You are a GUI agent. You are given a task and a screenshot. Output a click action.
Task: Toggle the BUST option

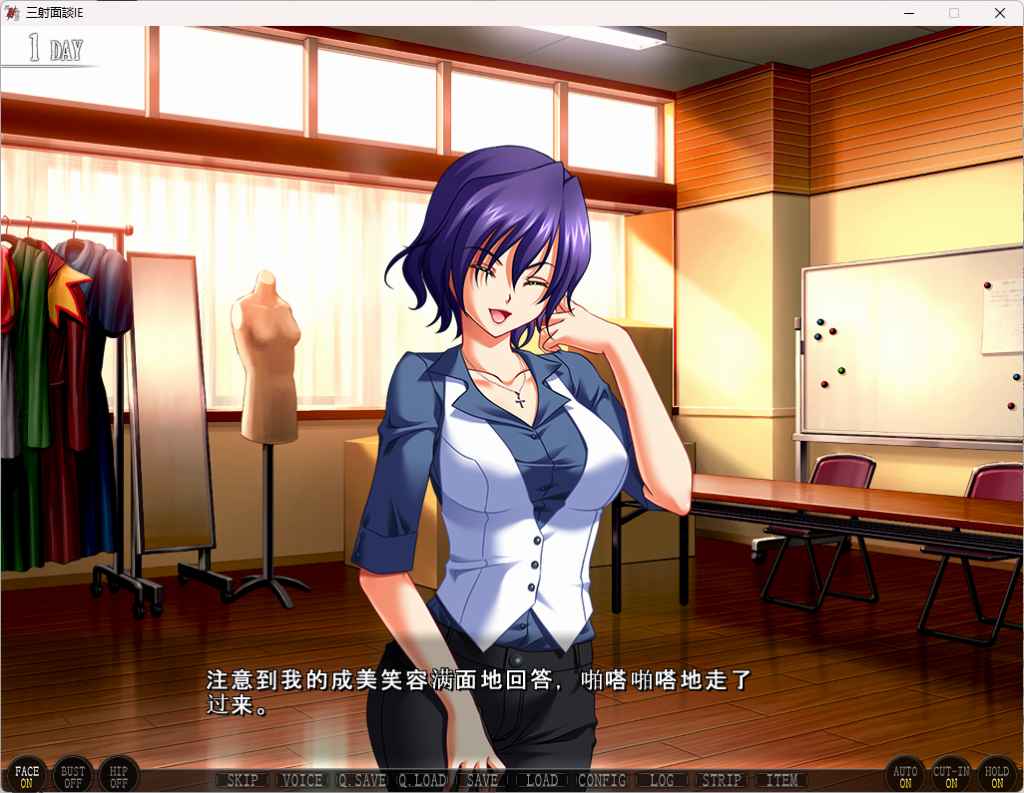pyautogui.click(x=73, y=775)
